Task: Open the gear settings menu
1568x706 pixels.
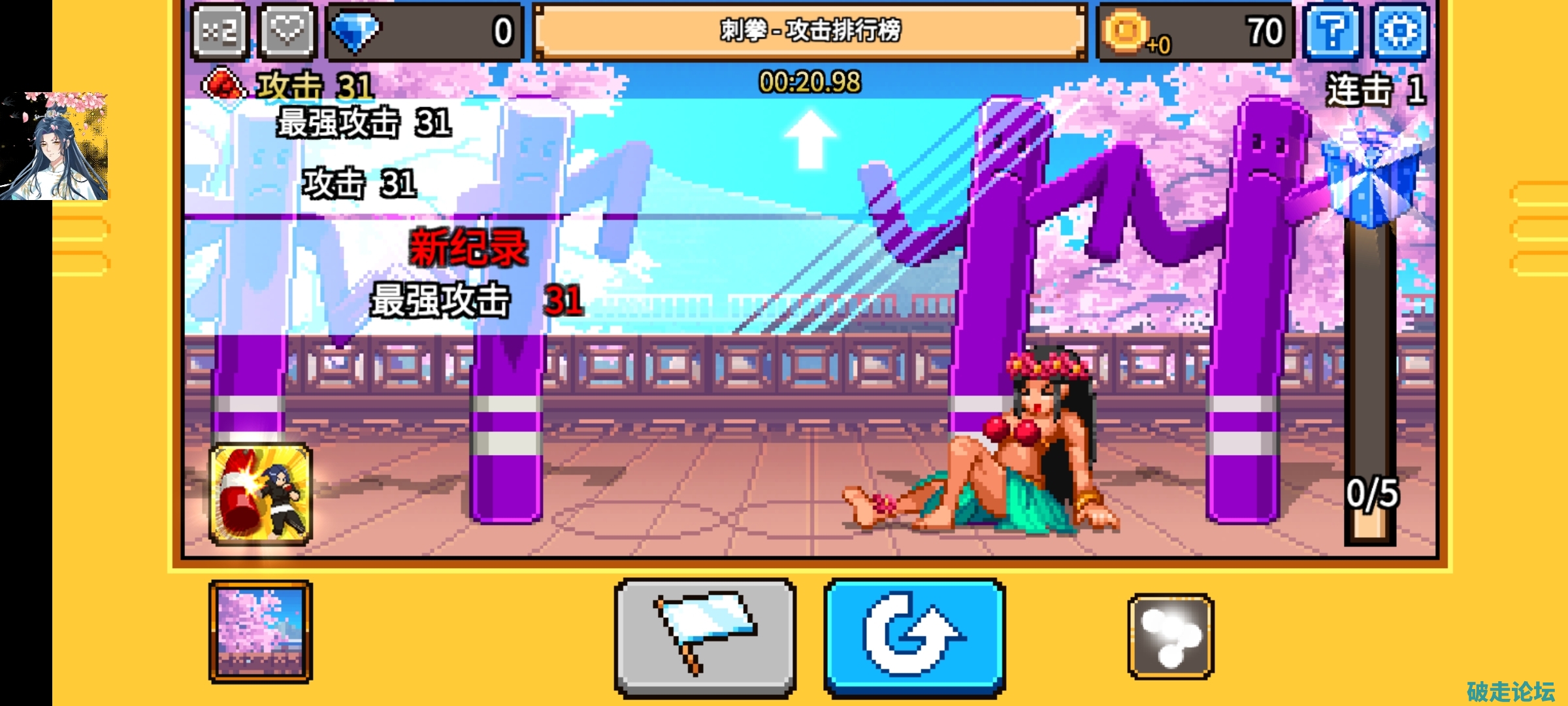Action: click(1401, 31)
